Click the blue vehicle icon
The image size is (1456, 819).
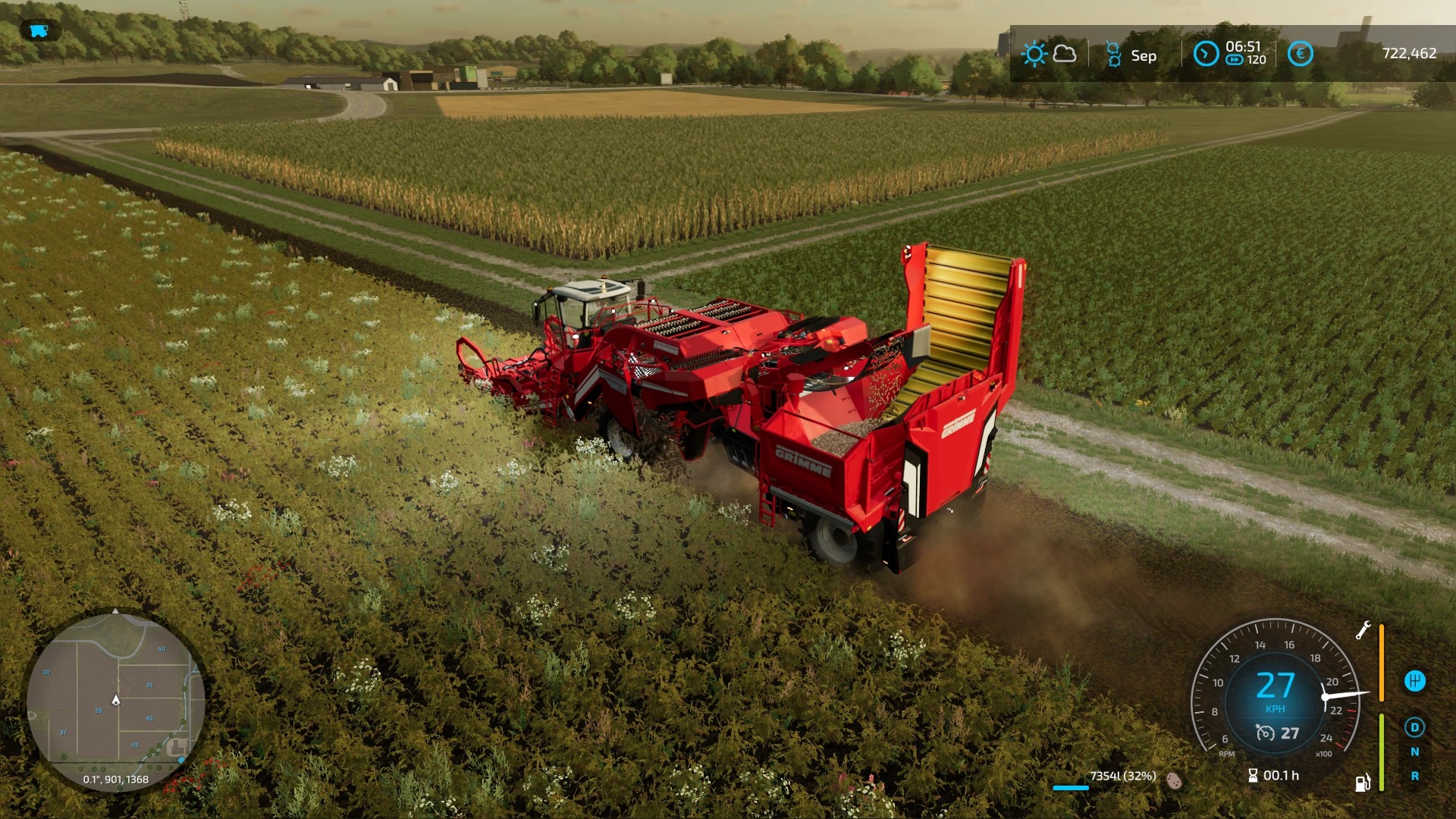(39, 31)
